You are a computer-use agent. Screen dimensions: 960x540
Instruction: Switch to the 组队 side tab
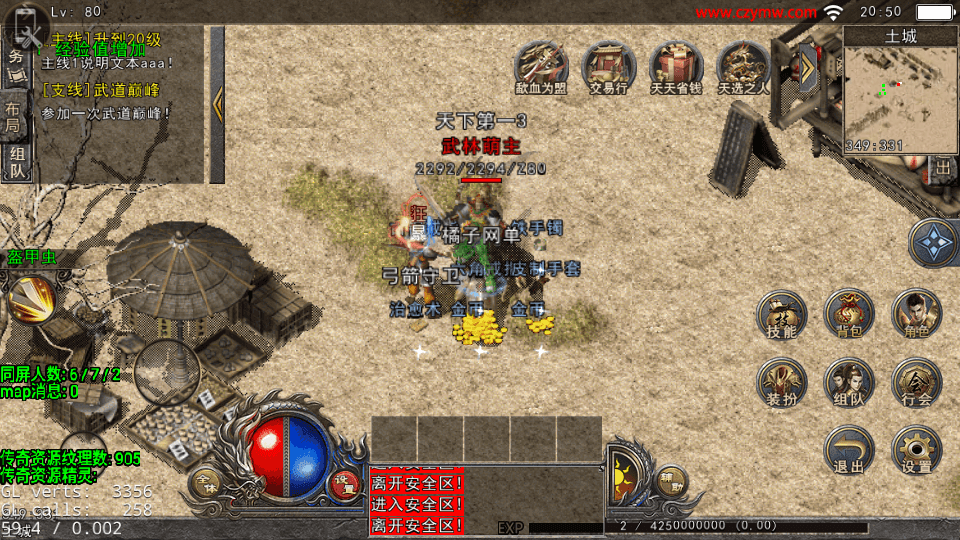coord(17,163)
